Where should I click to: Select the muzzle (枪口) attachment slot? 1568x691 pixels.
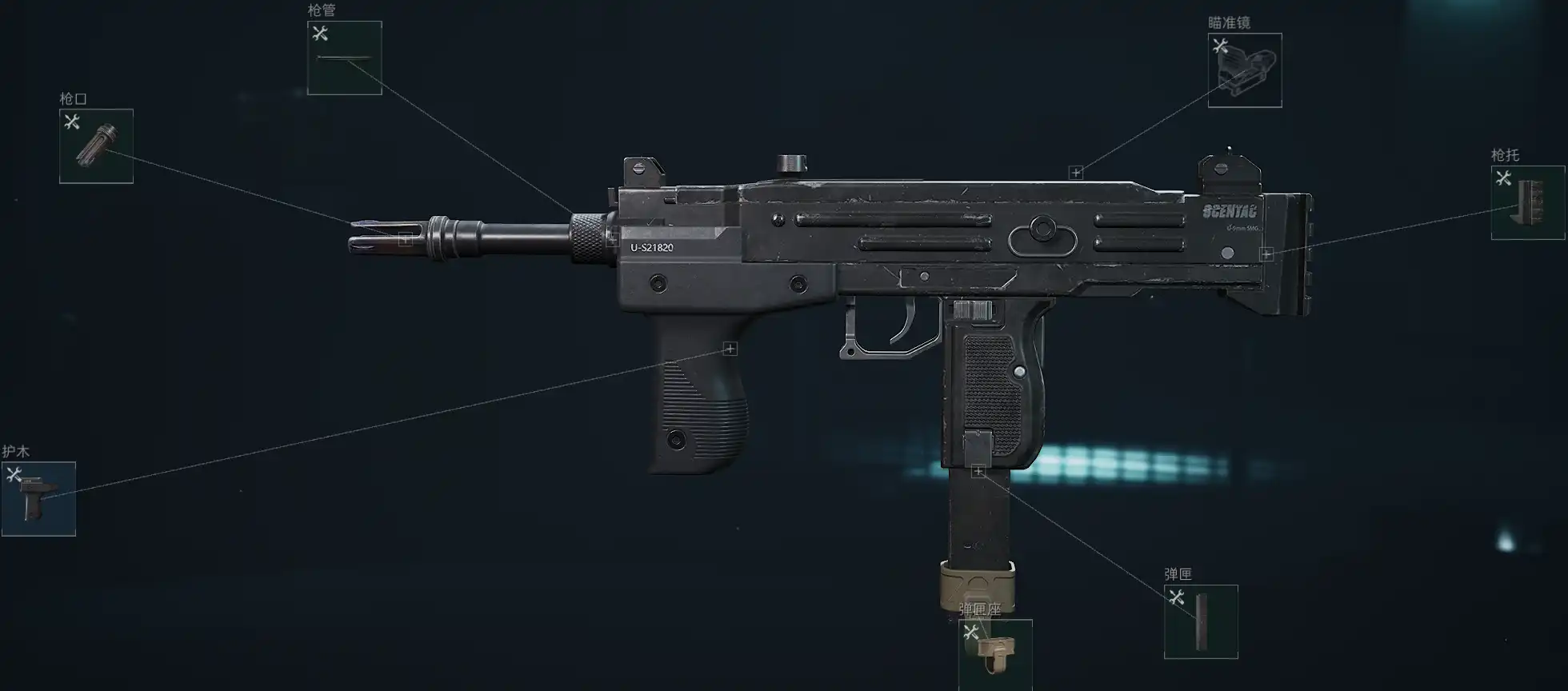point(96,146)
